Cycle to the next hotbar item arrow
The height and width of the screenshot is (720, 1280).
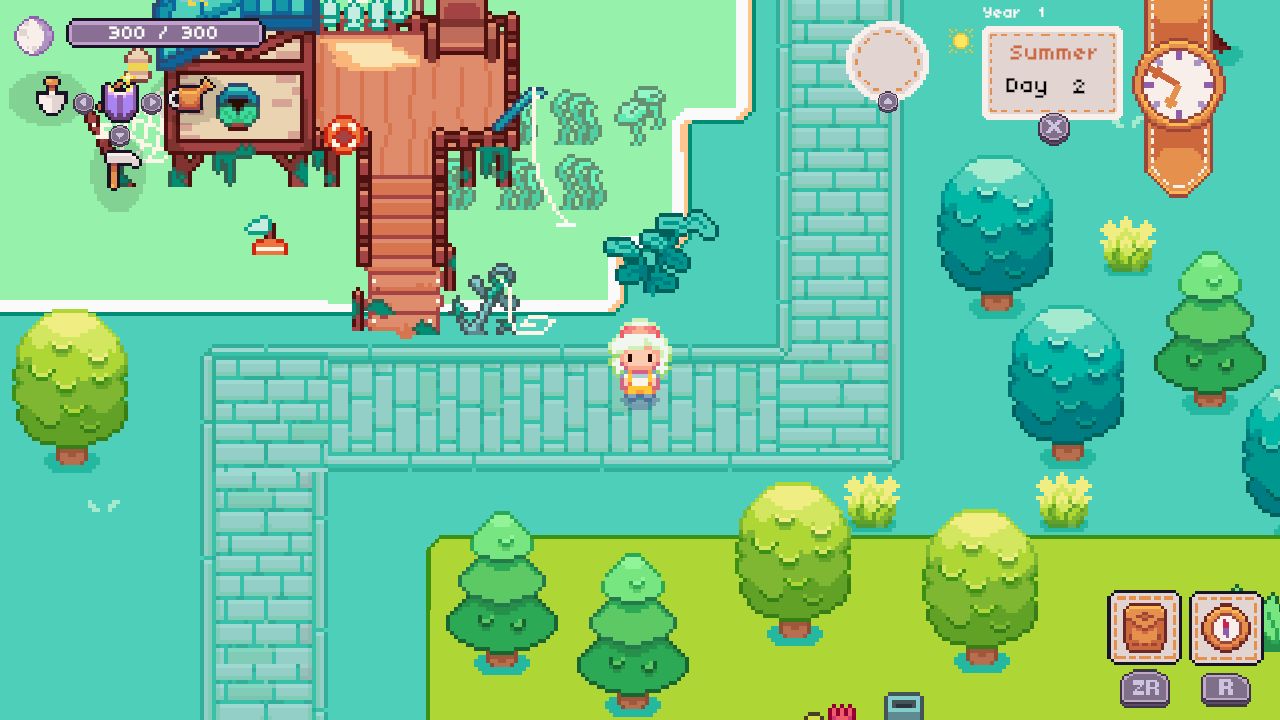click(150, 102)
